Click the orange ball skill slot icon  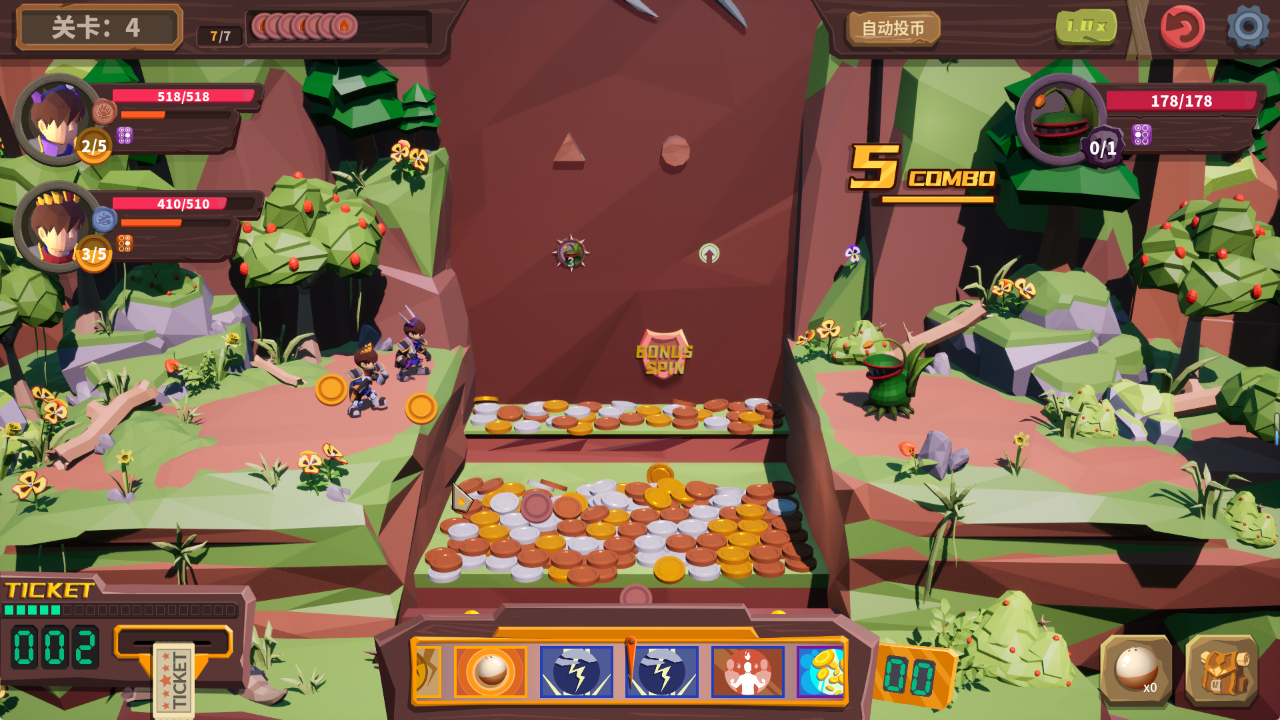point(490,671)
